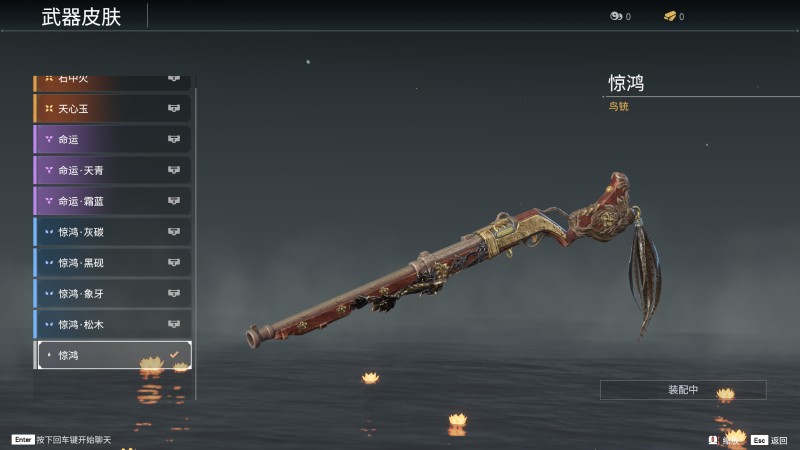Open the gold bar currency display

coord(673,16)
